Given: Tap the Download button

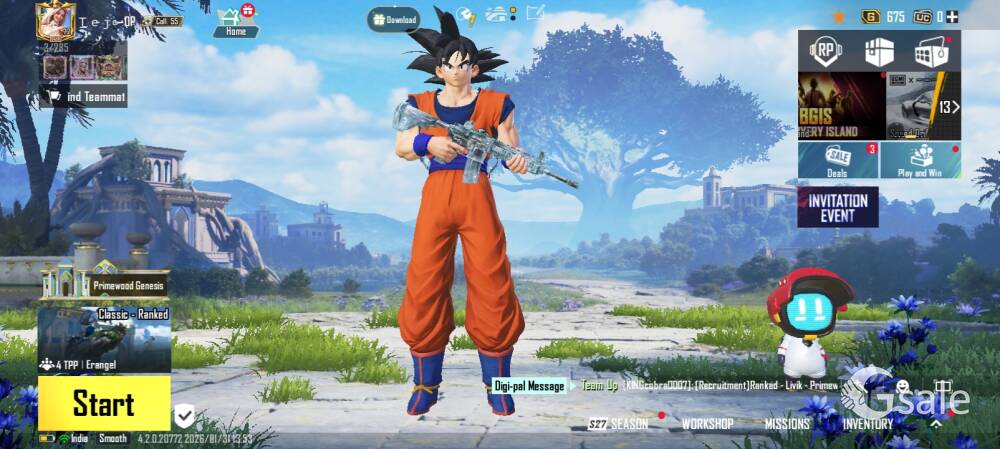Looking at the screenshot, I should [x=393, y=19].
